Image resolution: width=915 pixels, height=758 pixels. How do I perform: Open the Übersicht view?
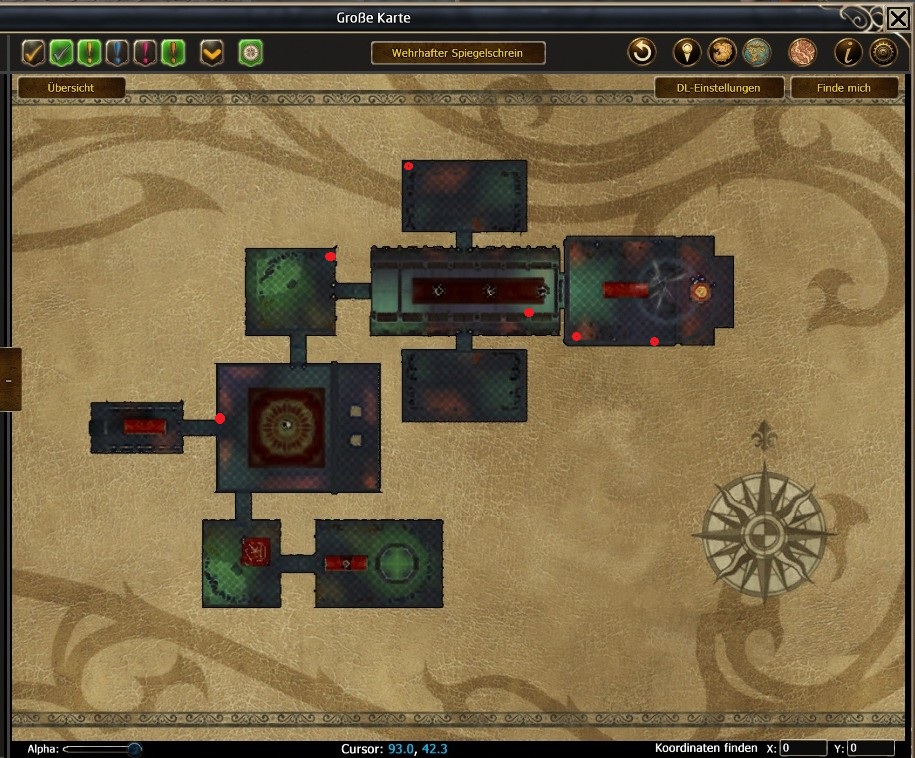pyautogui.click(x=70, y=88)
